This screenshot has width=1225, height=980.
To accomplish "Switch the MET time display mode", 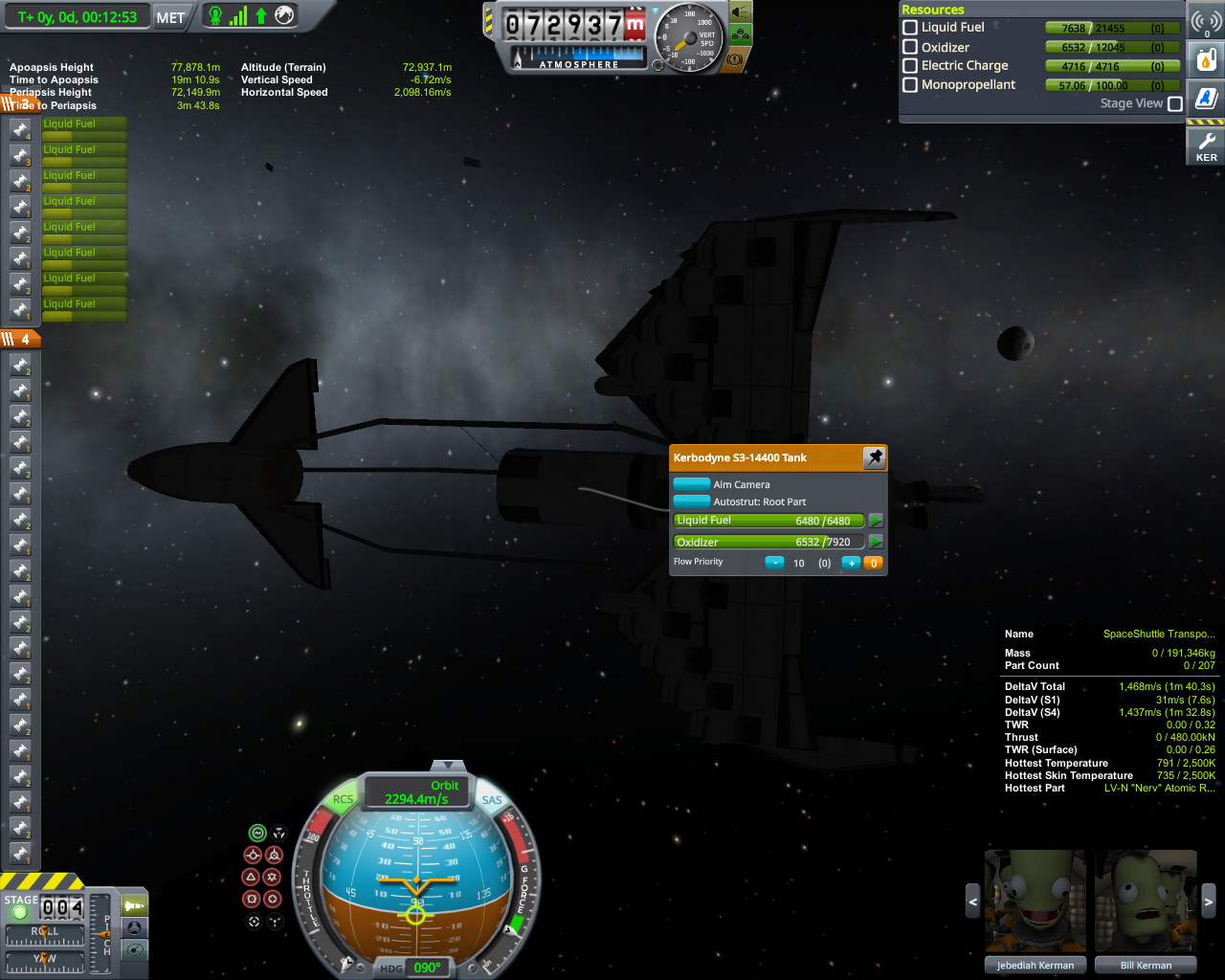I will (170, 17).
